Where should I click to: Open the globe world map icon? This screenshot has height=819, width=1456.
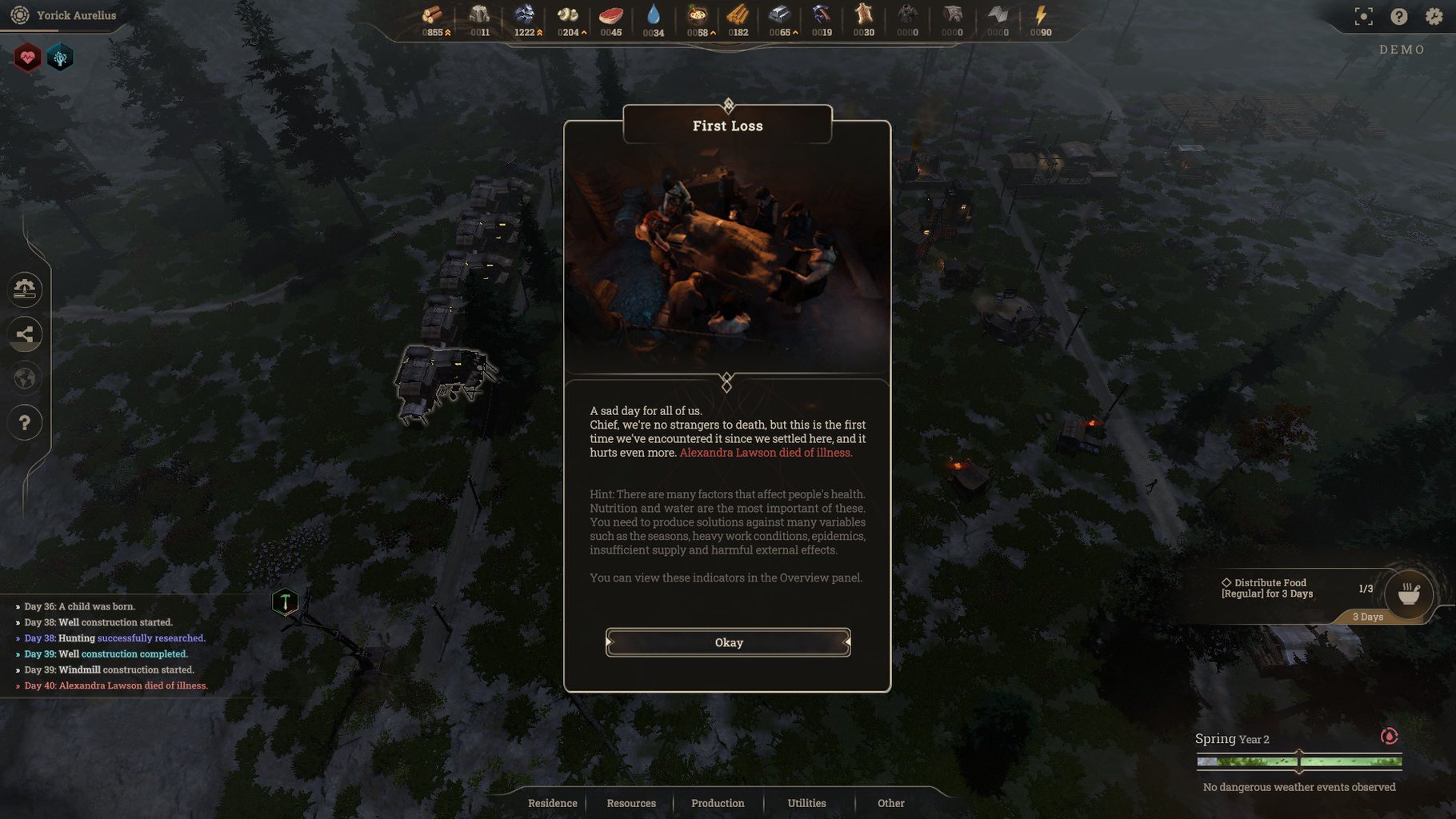click(x=25, y=378)
